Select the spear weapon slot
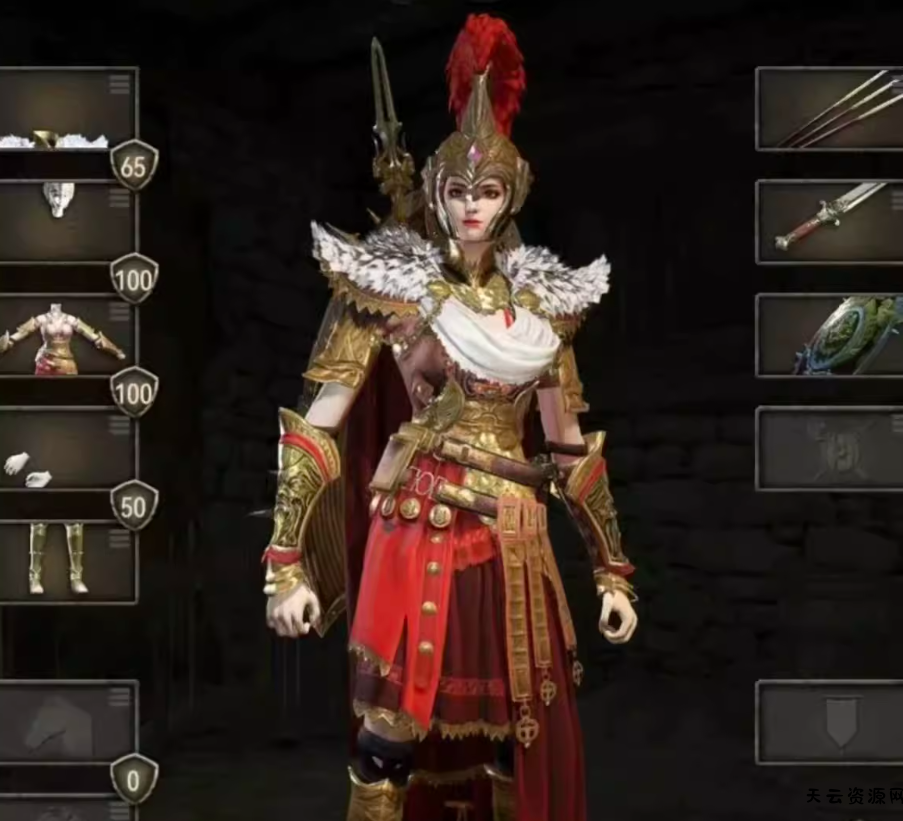Viewport: 903px width, 821px height. coord(829,109)
